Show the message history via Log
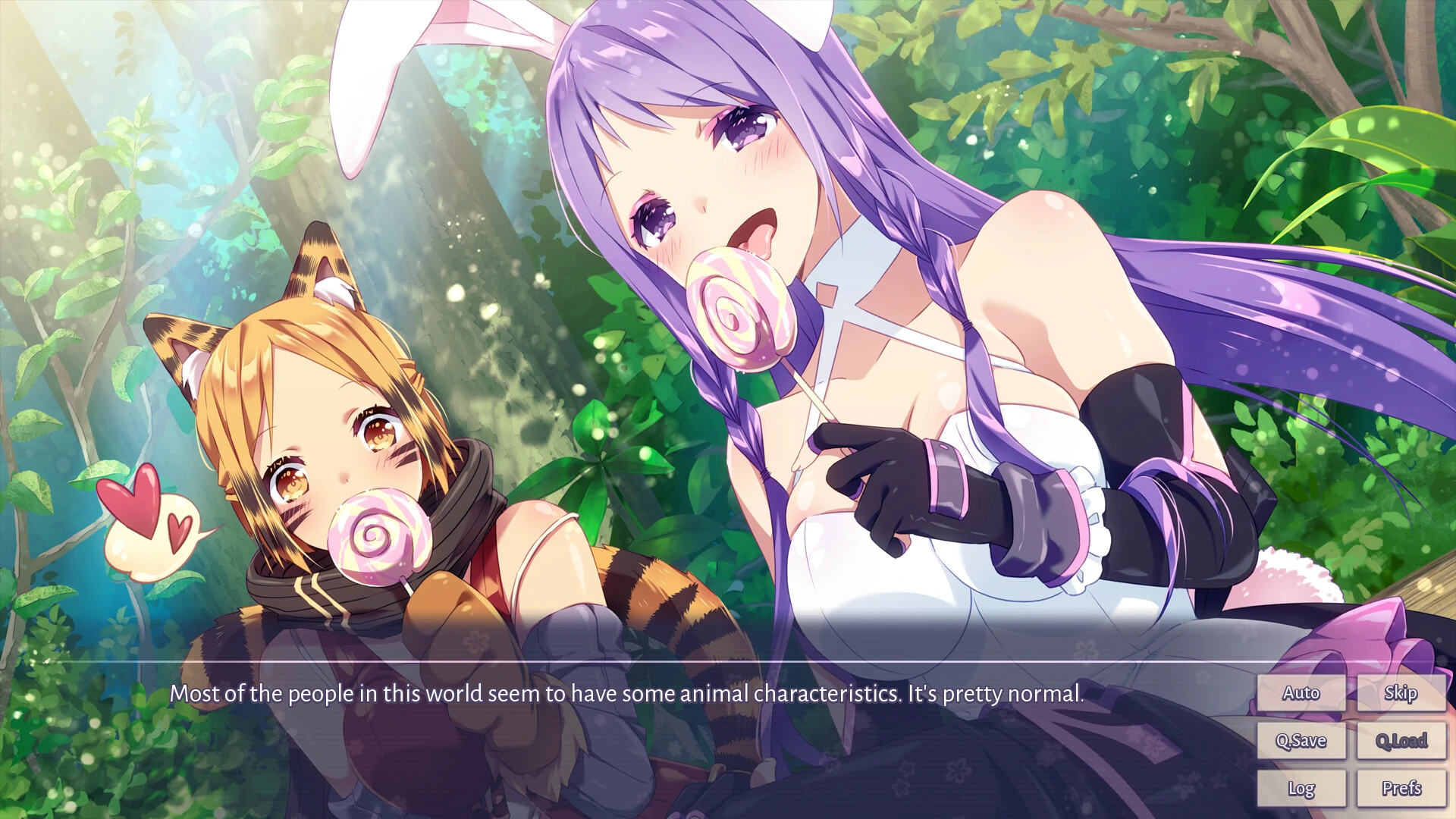This screenshot has height=819, width=1456. click(1301, 788)
